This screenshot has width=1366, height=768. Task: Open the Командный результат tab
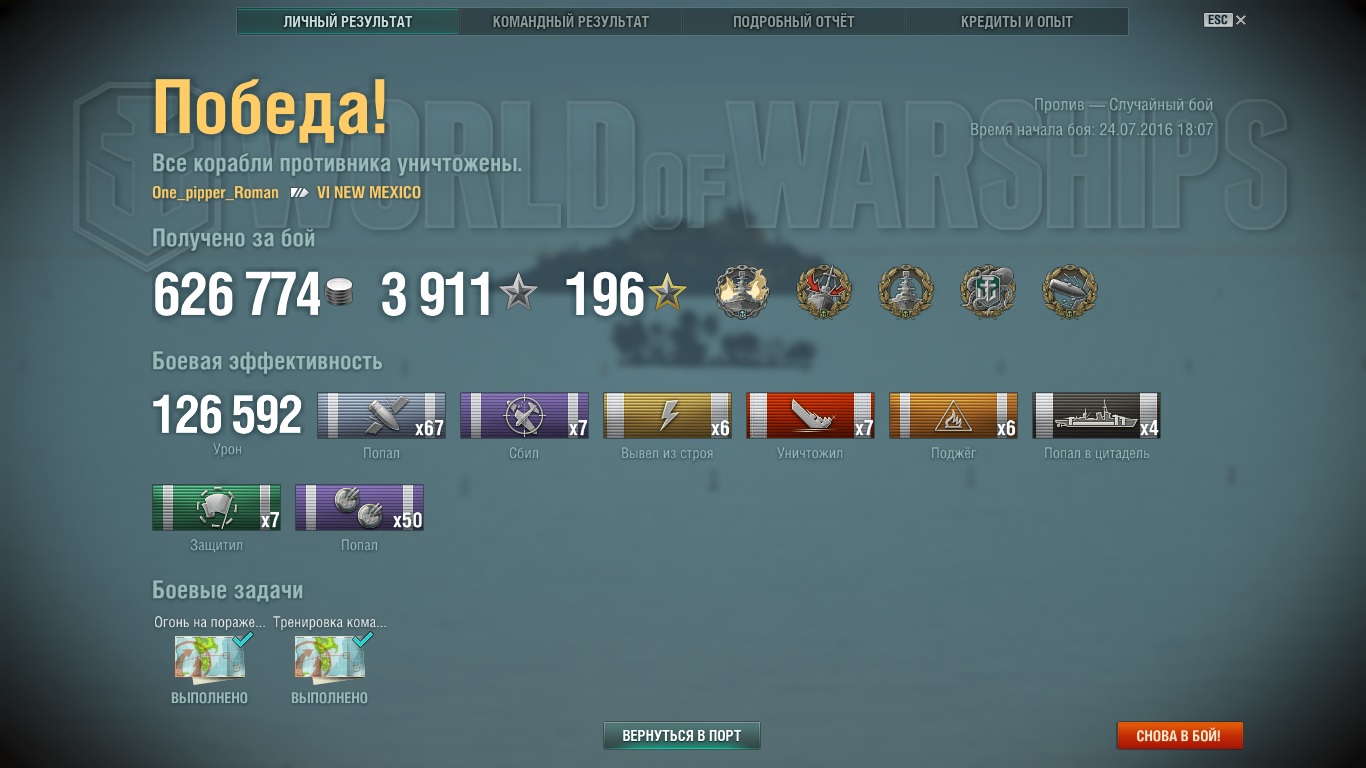[x=570, y=21]
